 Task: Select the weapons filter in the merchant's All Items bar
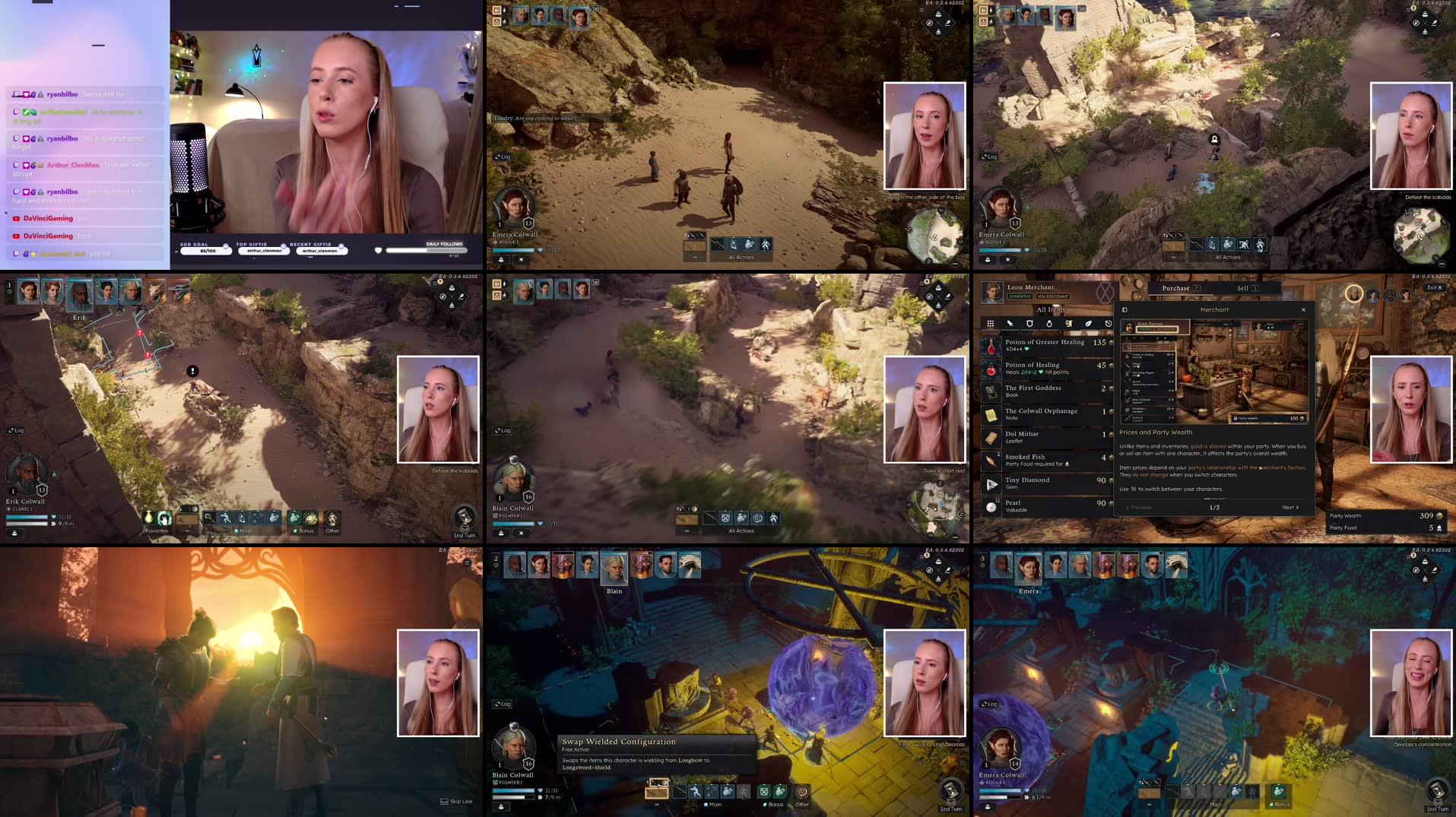[1010, 323]
